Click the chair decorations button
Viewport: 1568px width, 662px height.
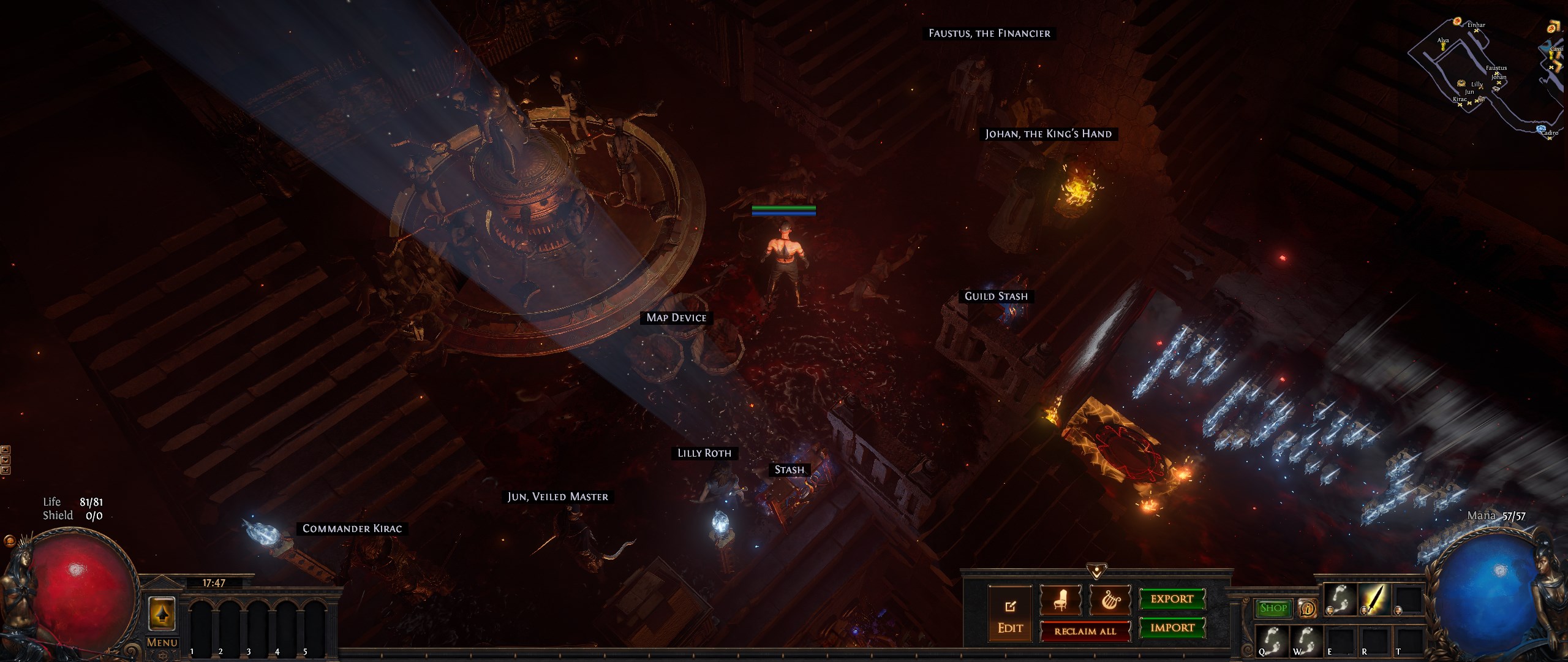point(1060,600)
